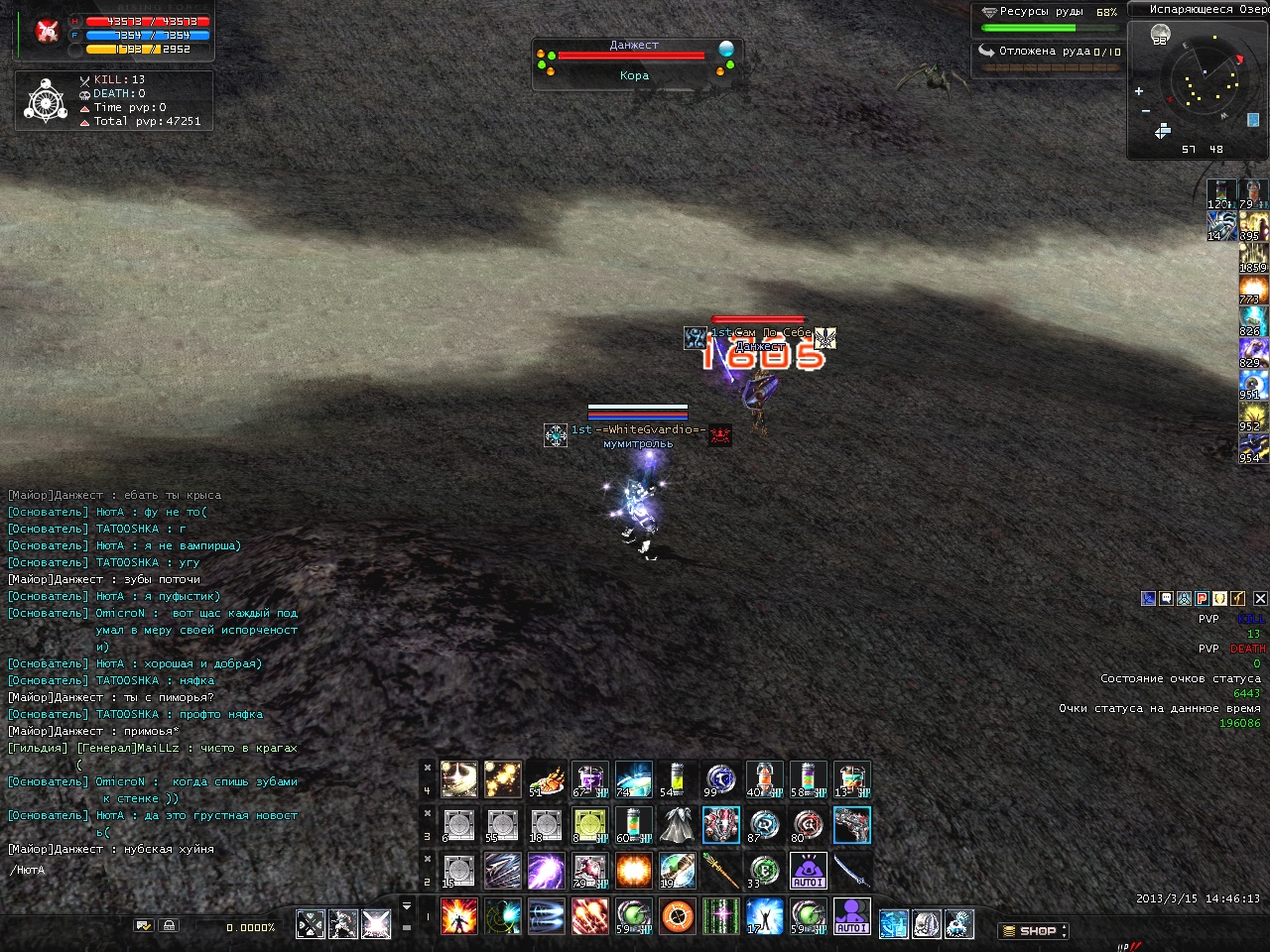The image size is (1270, 952).
Task: Open the SHOP button
Action: pyautogui.click(x=1033, y=931)
